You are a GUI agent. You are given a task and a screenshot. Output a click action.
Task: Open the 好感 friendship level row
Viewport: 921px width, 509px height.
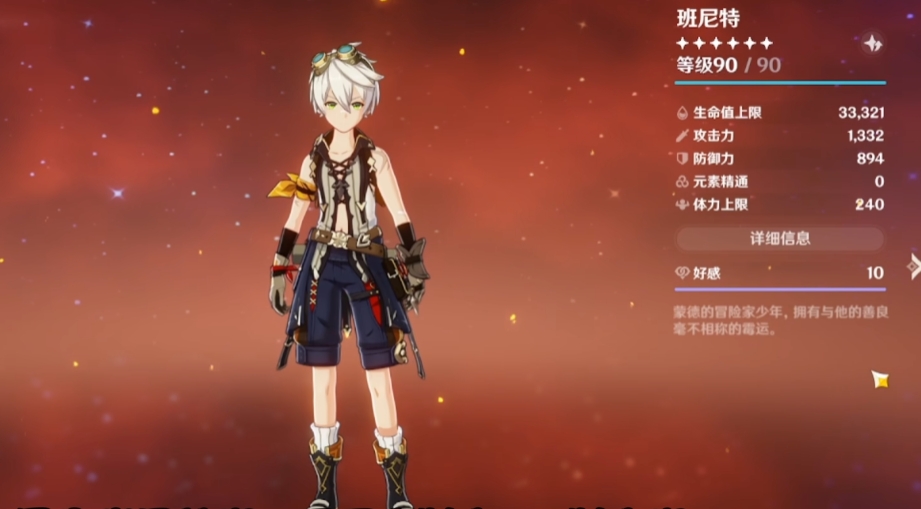click(779, 273)
